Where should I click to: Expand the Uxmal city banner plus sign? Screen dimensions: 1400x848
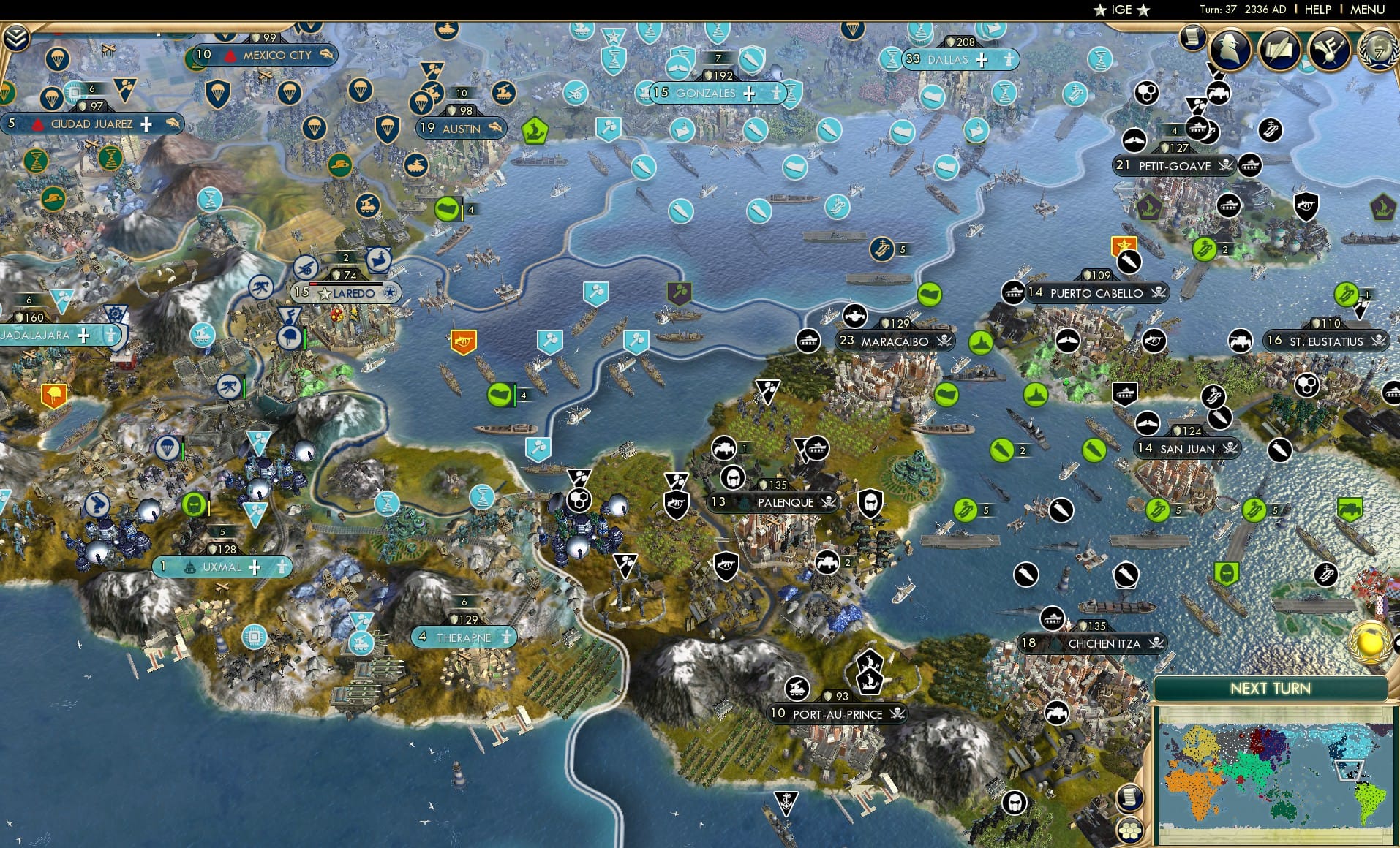pos(254,567)
